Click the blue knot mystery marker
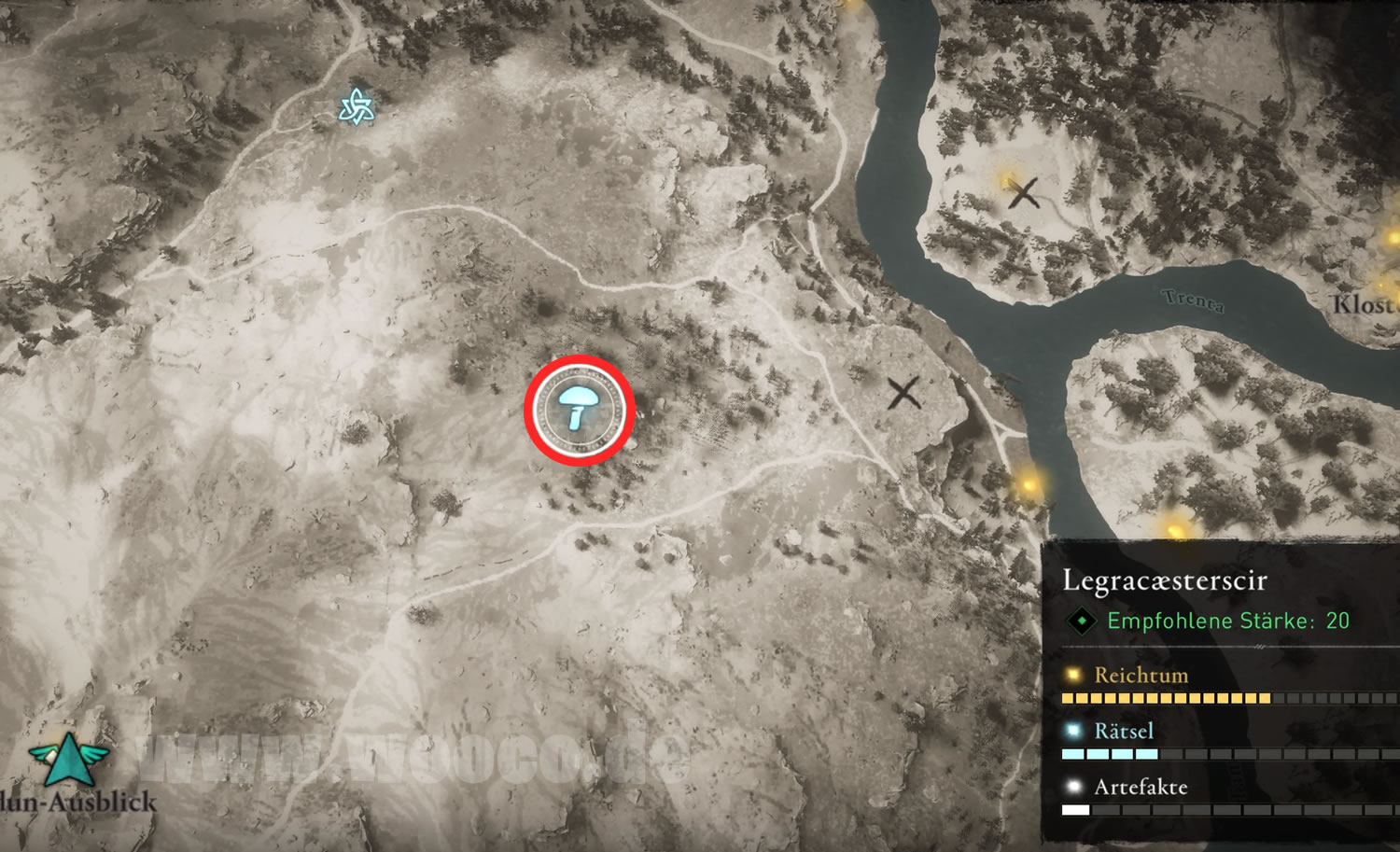 [x=357, y=107]
